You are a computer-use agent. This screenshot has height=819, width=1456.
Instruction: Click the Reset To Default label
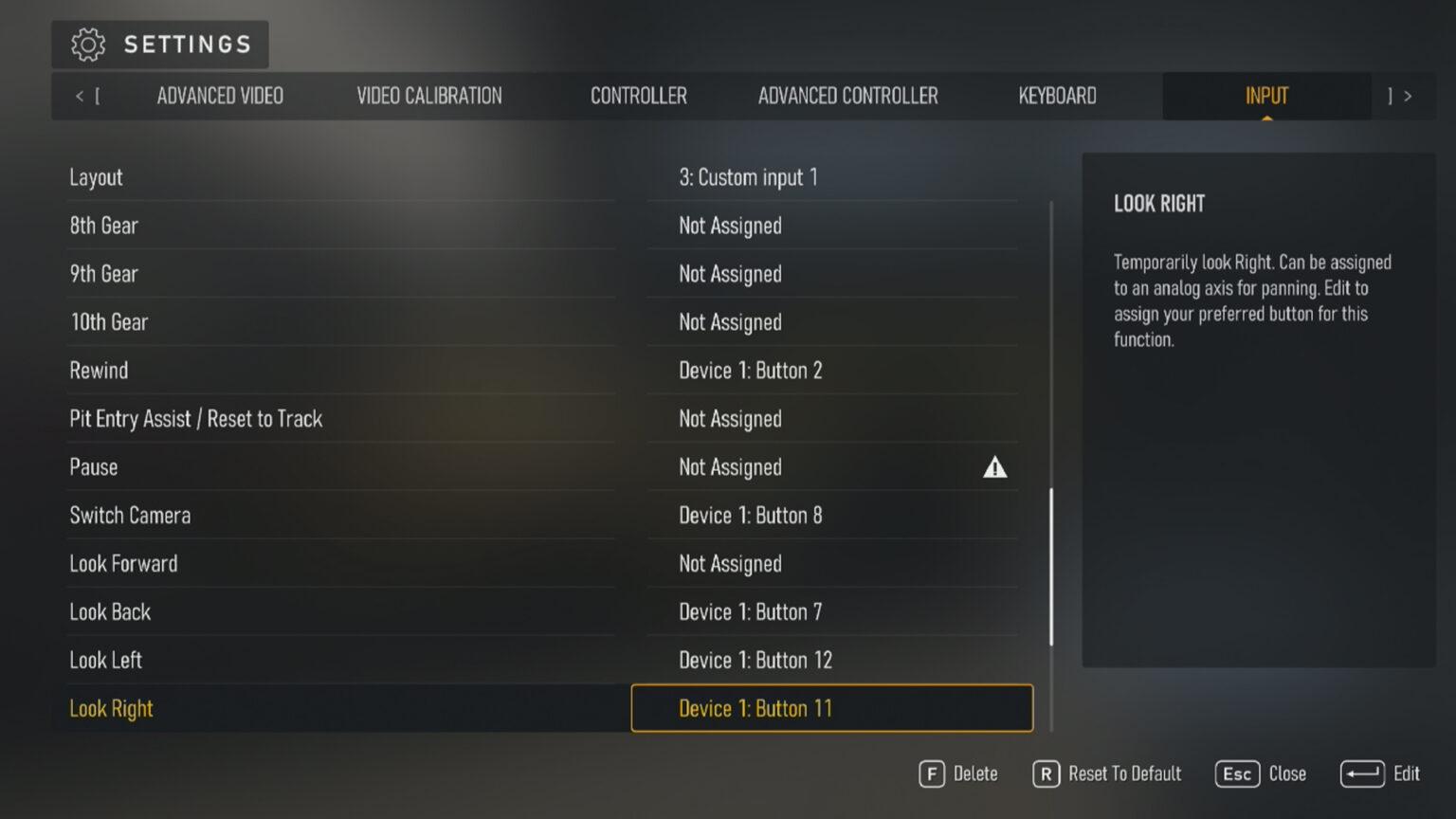click(1124, 773)
